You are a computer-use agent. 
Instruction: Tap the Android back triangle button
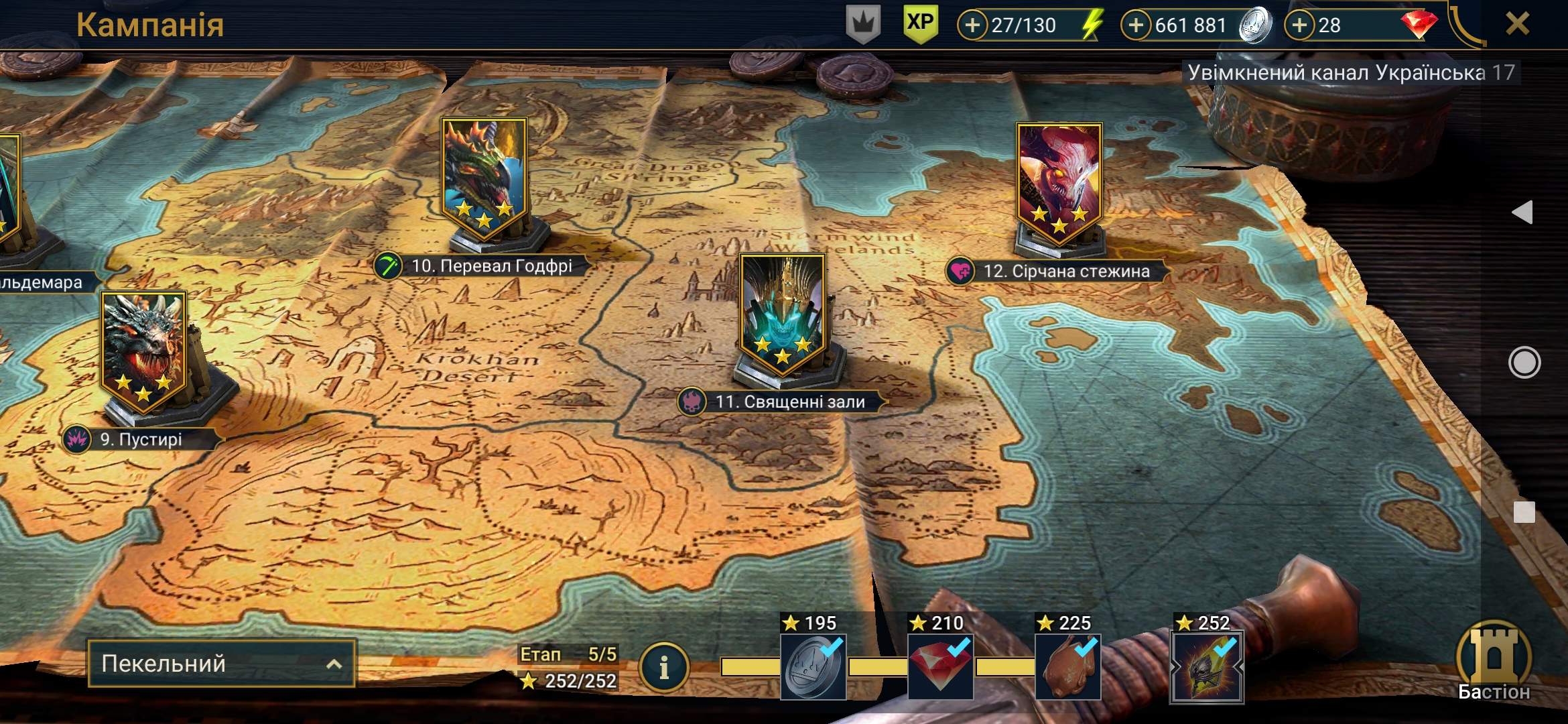[x=1523, y=213]
